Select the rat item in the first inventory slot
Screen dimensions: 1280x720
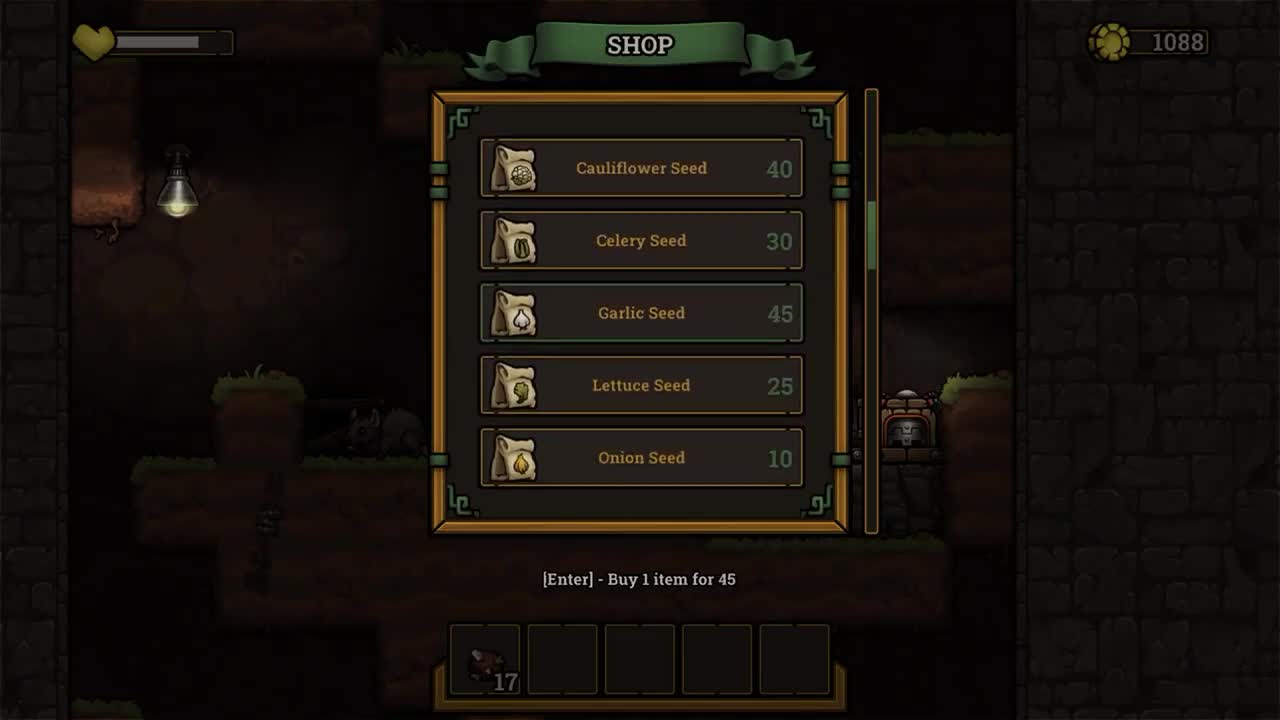[x=486, y=658]
